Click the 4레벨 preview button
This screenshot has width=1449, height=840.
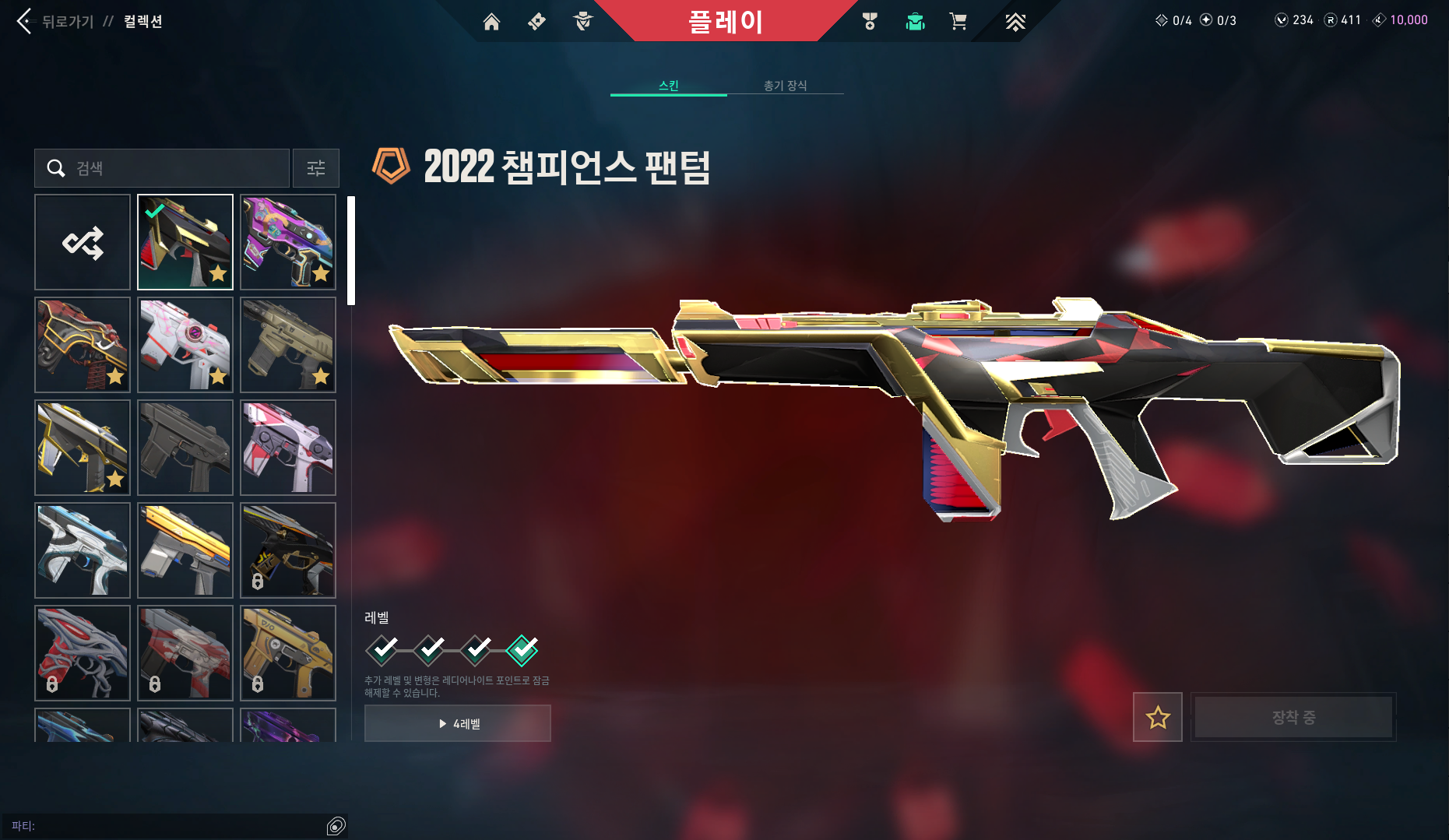click(457, 722)
